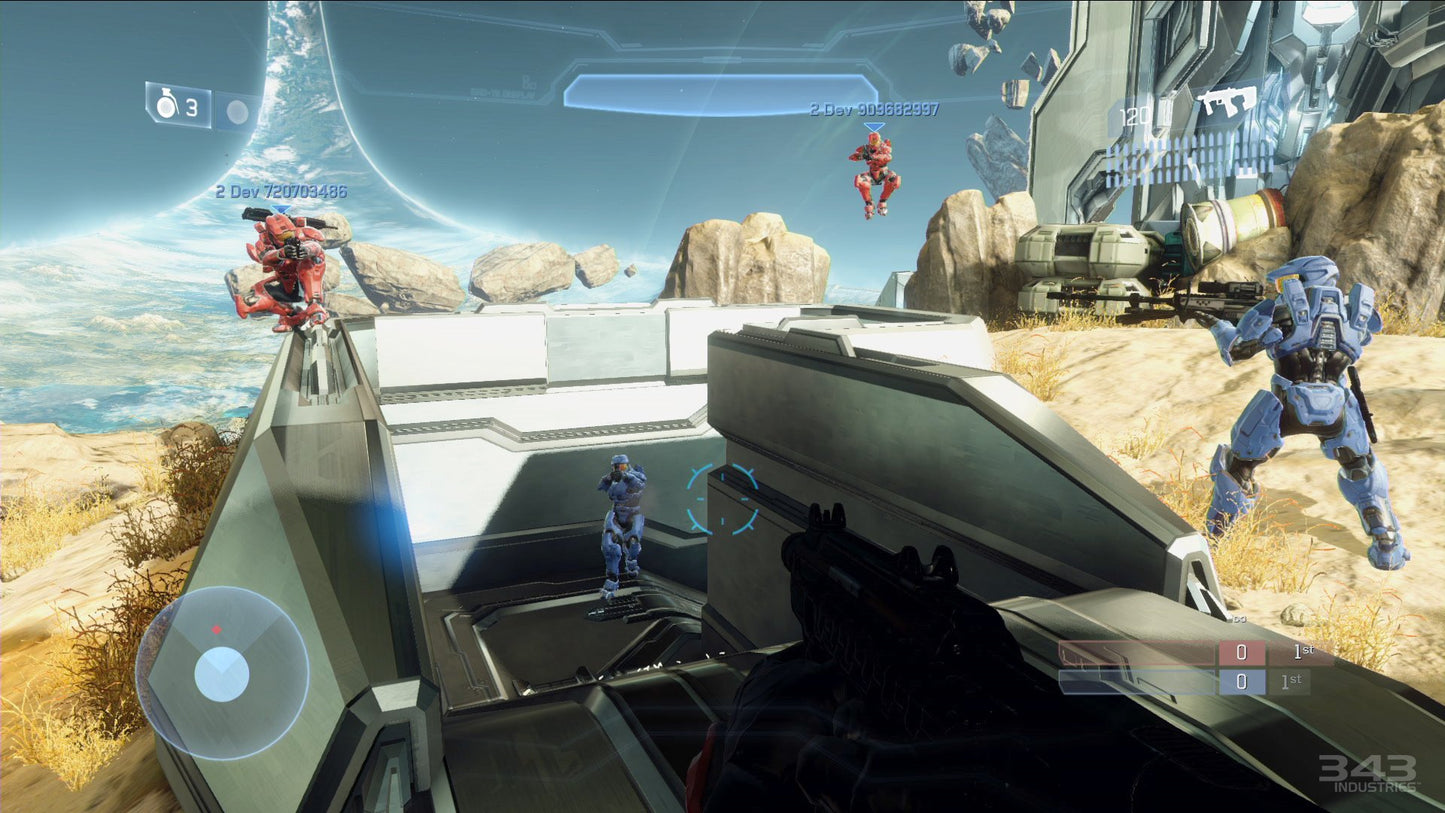Viewport: 1445px width, 813px height.
Task: Click the red score showing 0
Action: click(1242, 650)
